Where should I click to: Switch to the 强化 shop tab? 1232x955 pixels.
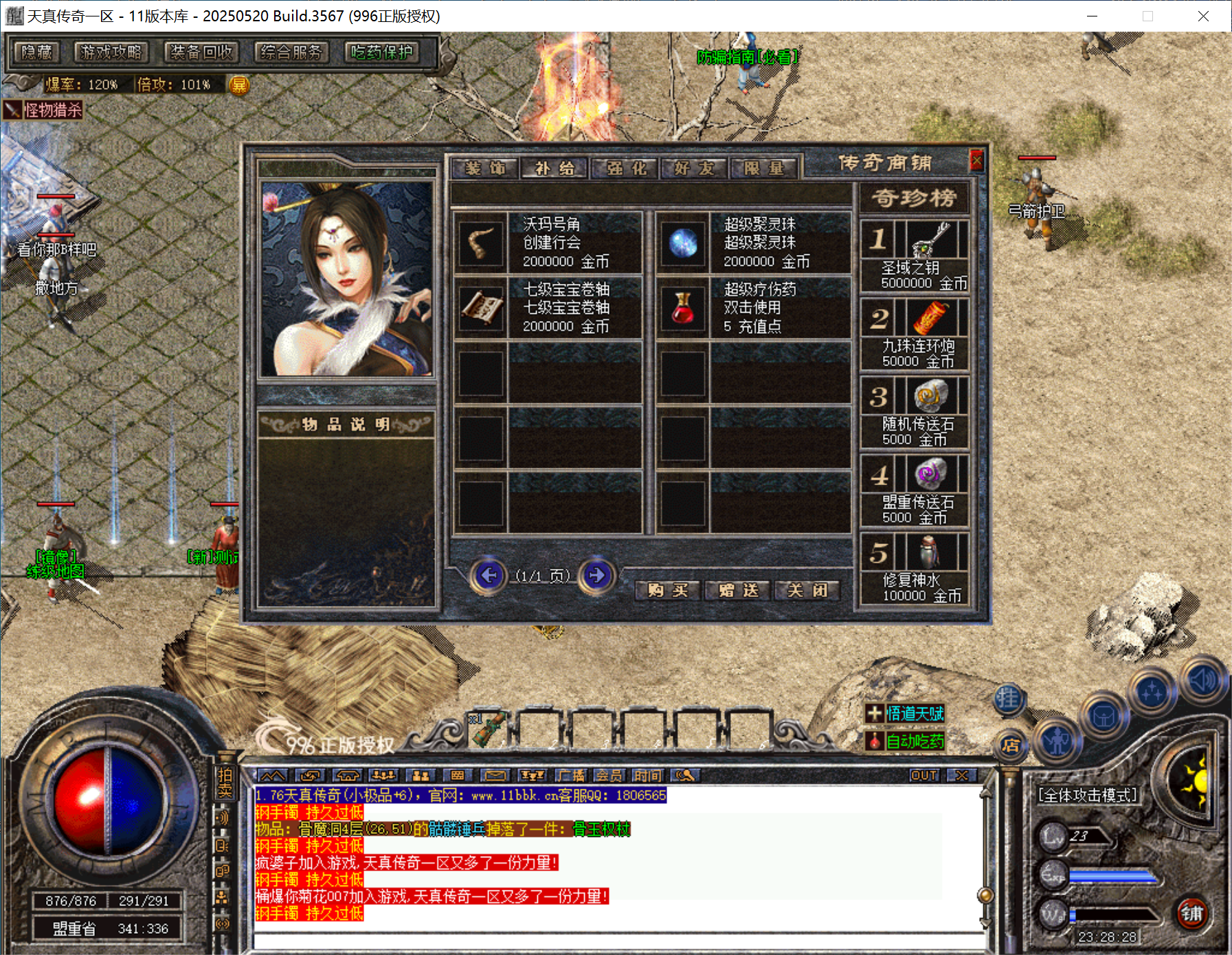point(626,168)
